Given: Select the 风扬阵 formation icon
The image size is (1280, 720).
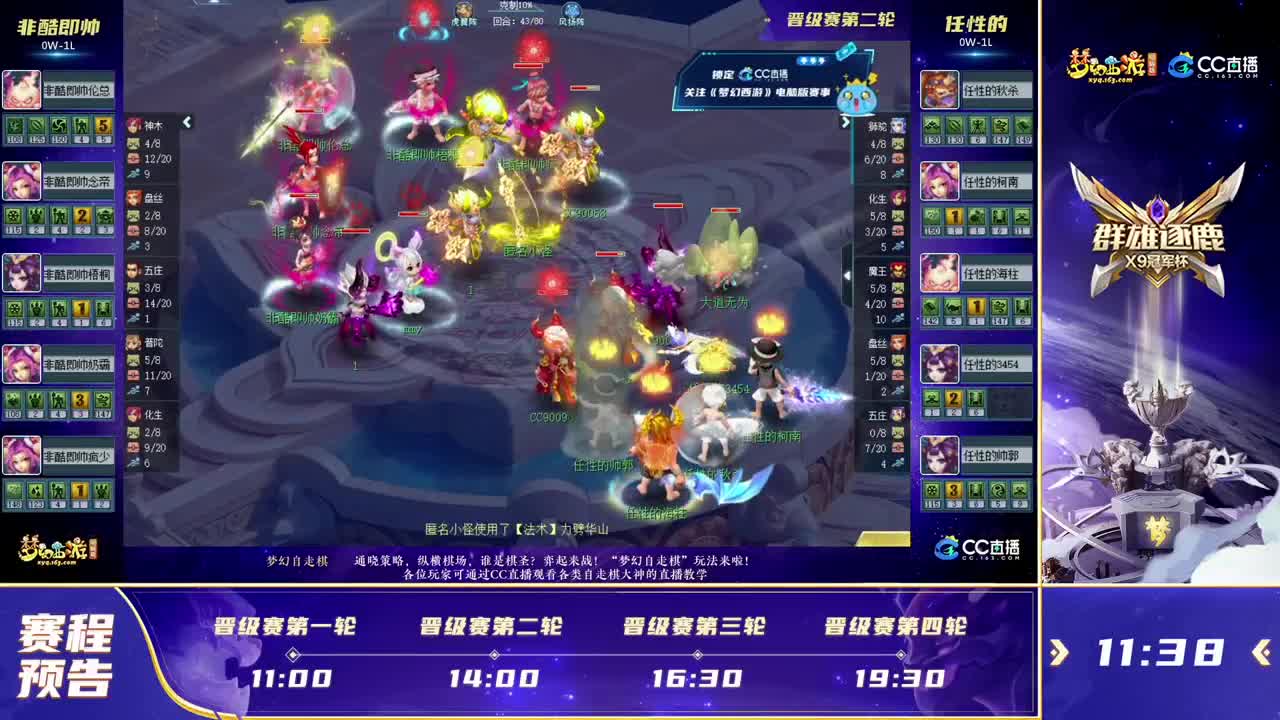Looking at the screenshot, I should pyautogui.click(x=571, y=10).
